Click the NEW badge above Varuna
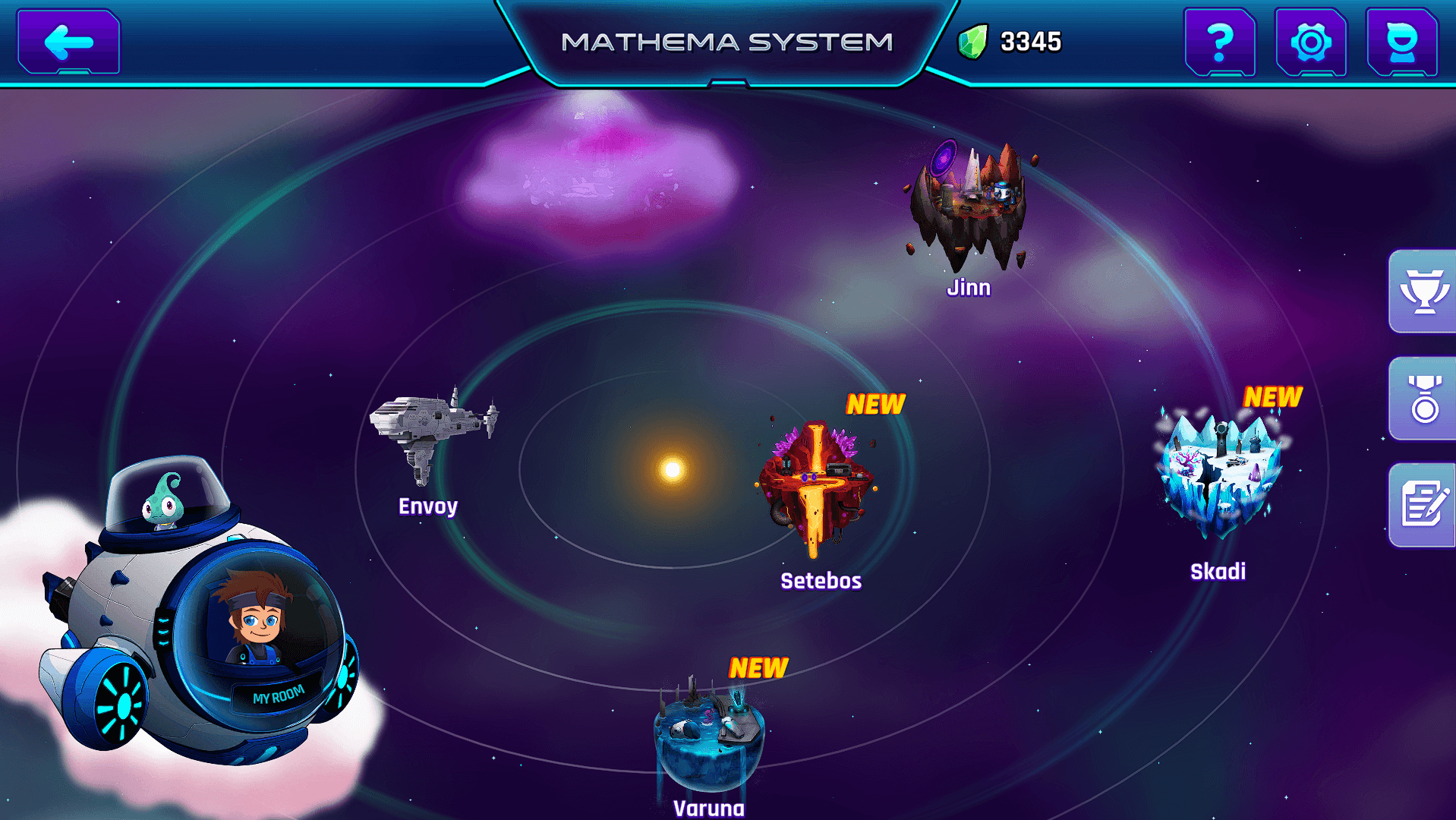The image size is (1456, 820). coord(758,668)
